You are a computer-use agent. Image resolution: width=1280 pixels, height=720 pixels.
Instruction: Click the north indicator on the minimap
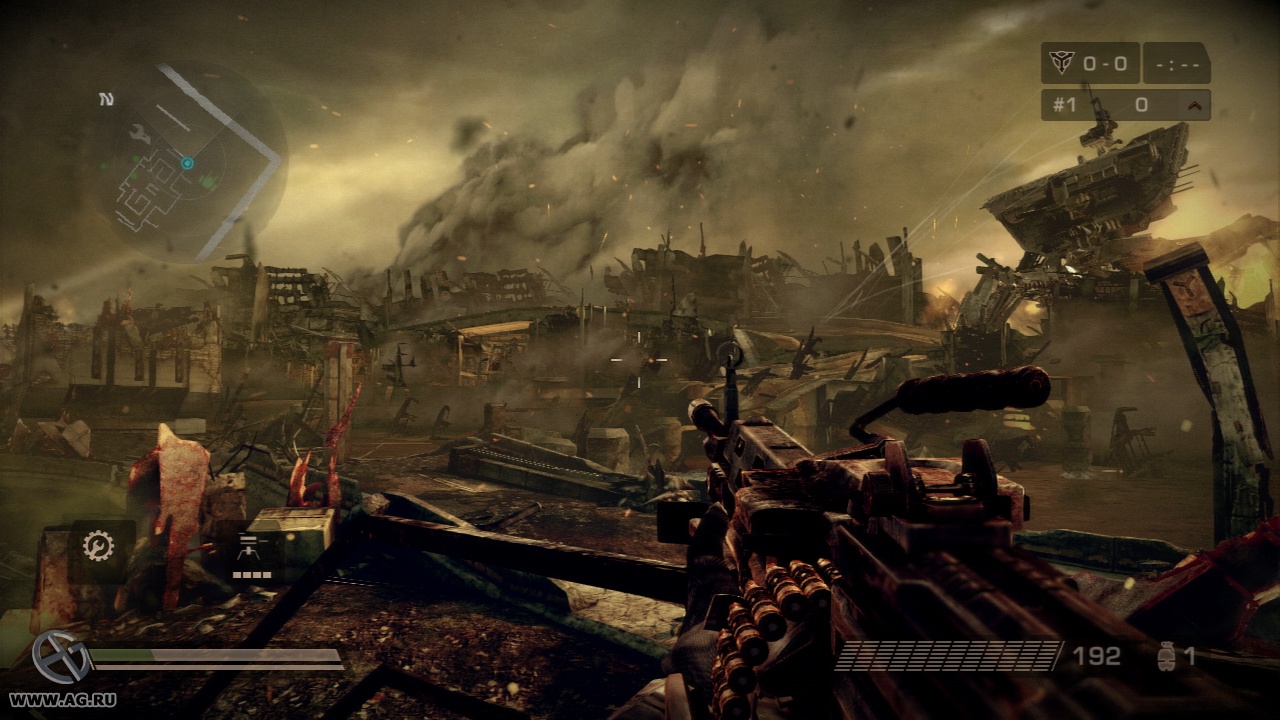107,99
